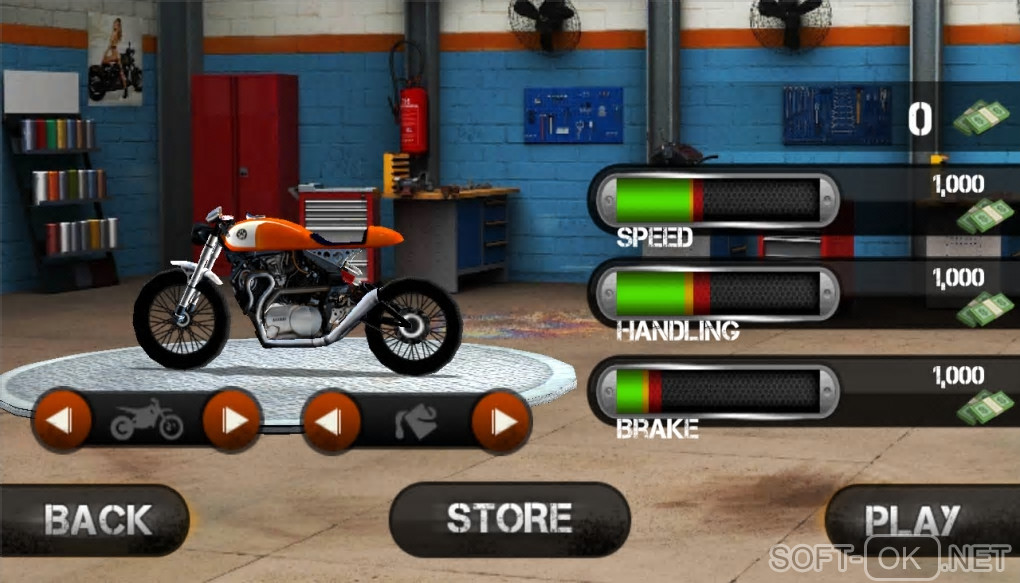1020x583 pixels.
Task: Choose next paint color with right arrow
Action: pyautogui.click(x=500, y=421)
